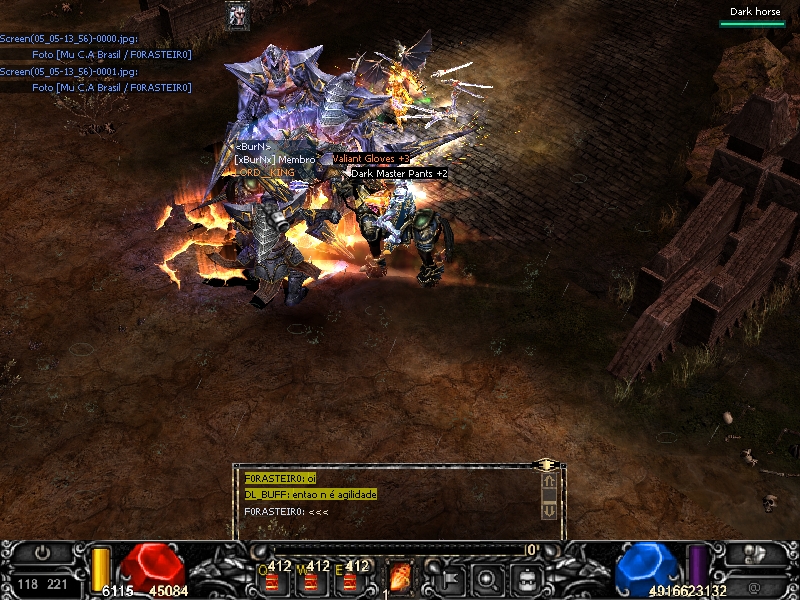Click the magnifier icon button
This screenshot has width=800, height=600.
point(487,577)
